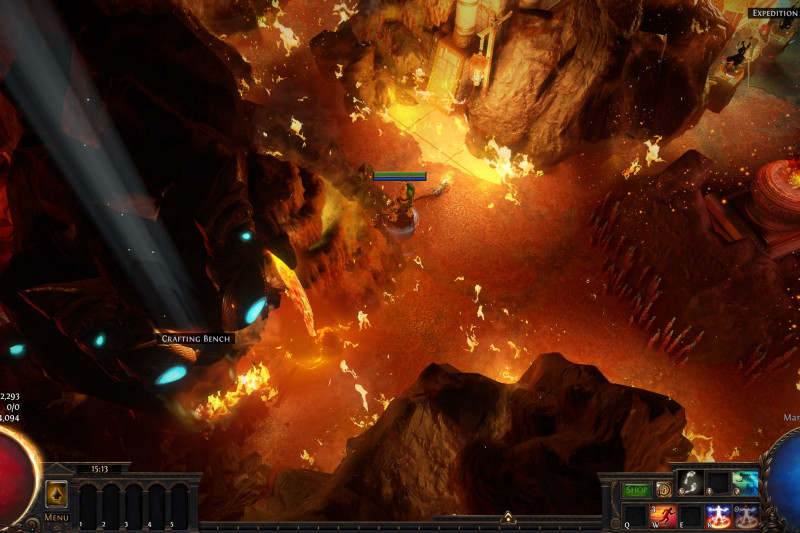Open the green Shop button
Screen dimensions: 800x533
(x=637, y=490)
